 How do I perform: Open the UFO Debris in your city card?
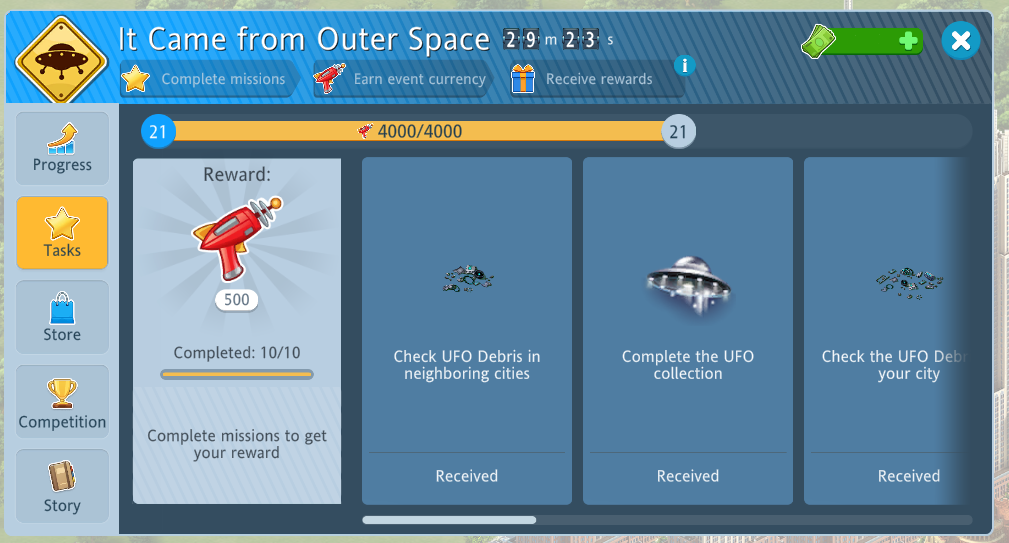point(885,330)
